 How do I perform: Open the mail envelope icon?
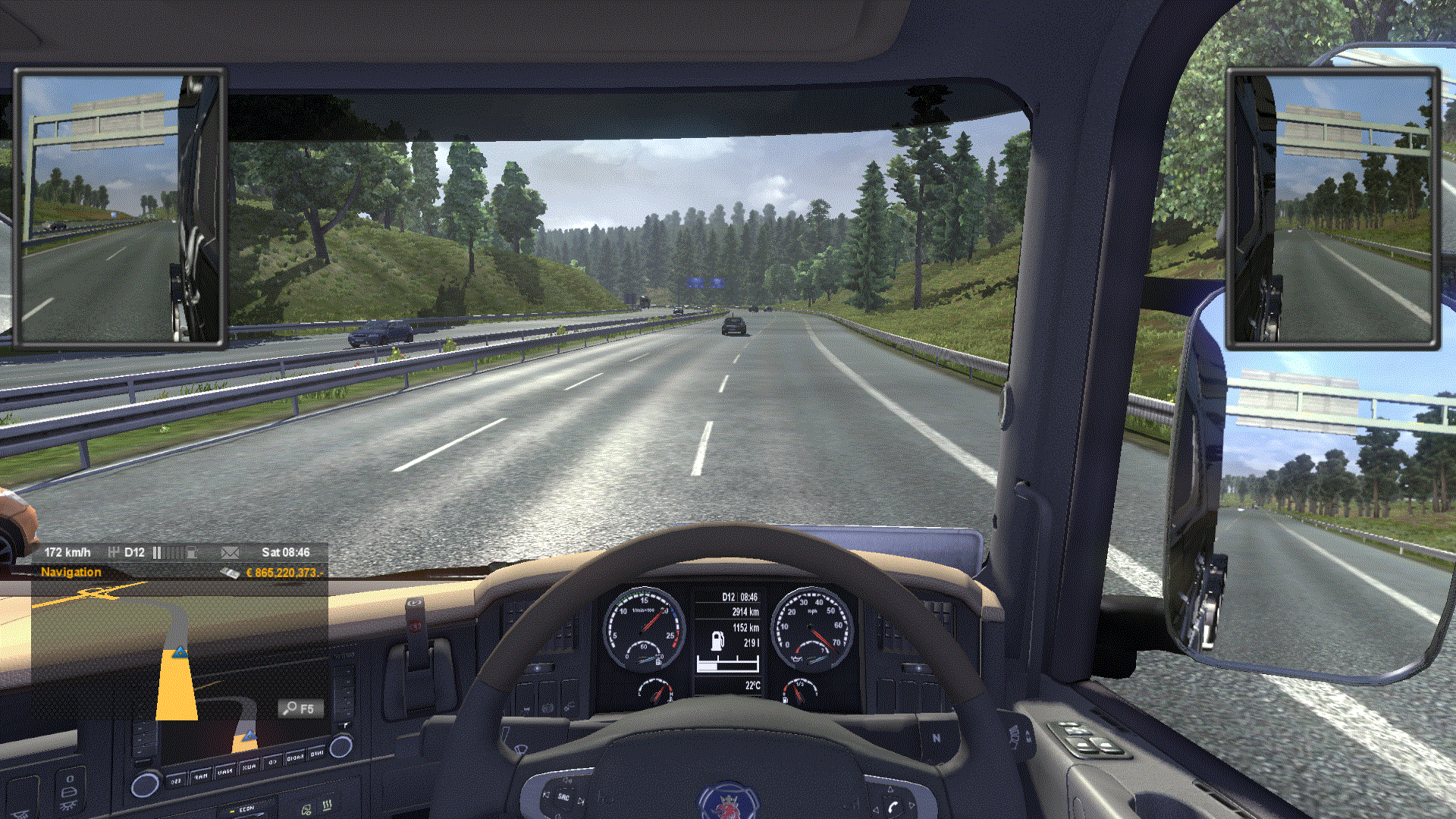pos(230,553)
